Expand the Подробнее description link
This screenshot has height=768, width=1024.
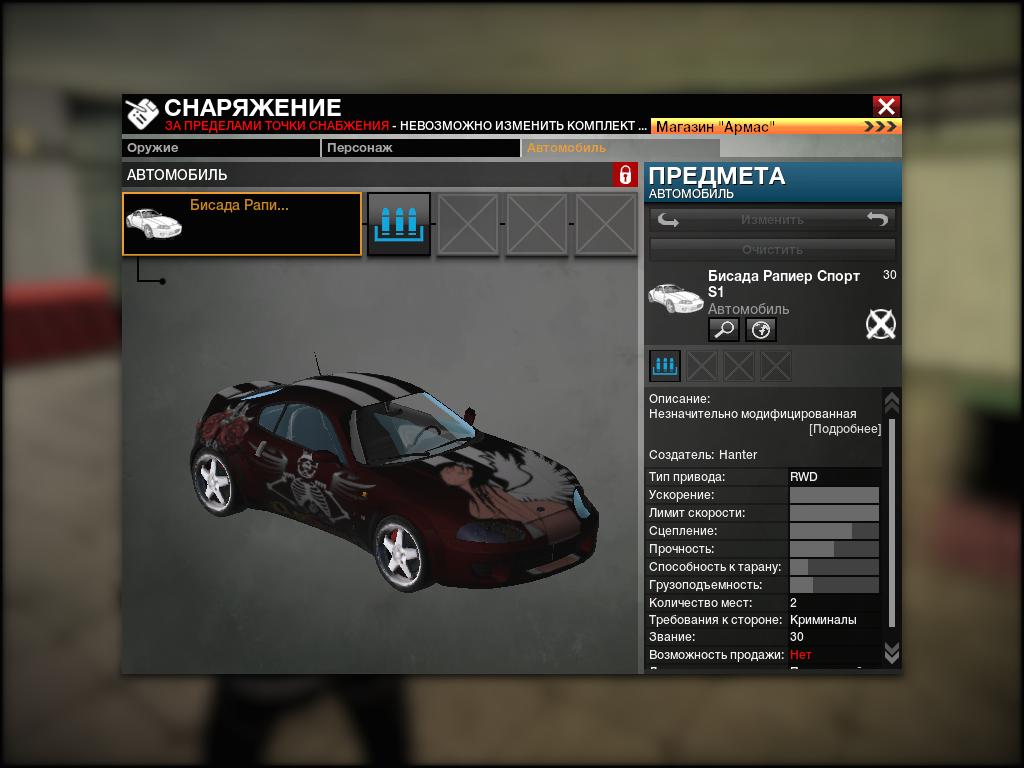tap(845, 429)
